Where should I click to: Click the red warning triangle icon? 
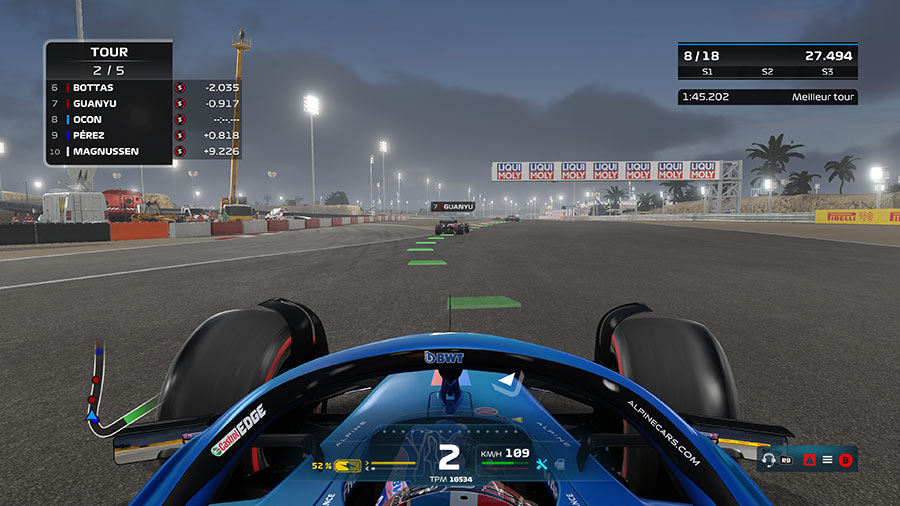pyautogui.click(x=809, y=460)
